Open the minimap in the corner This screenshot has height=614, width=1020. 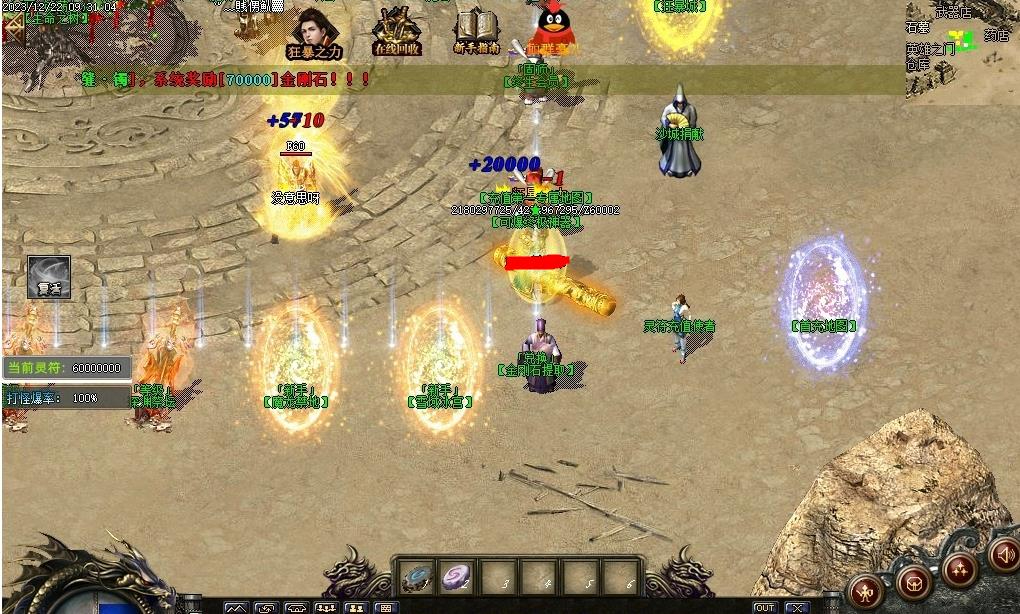pos(962,50)
